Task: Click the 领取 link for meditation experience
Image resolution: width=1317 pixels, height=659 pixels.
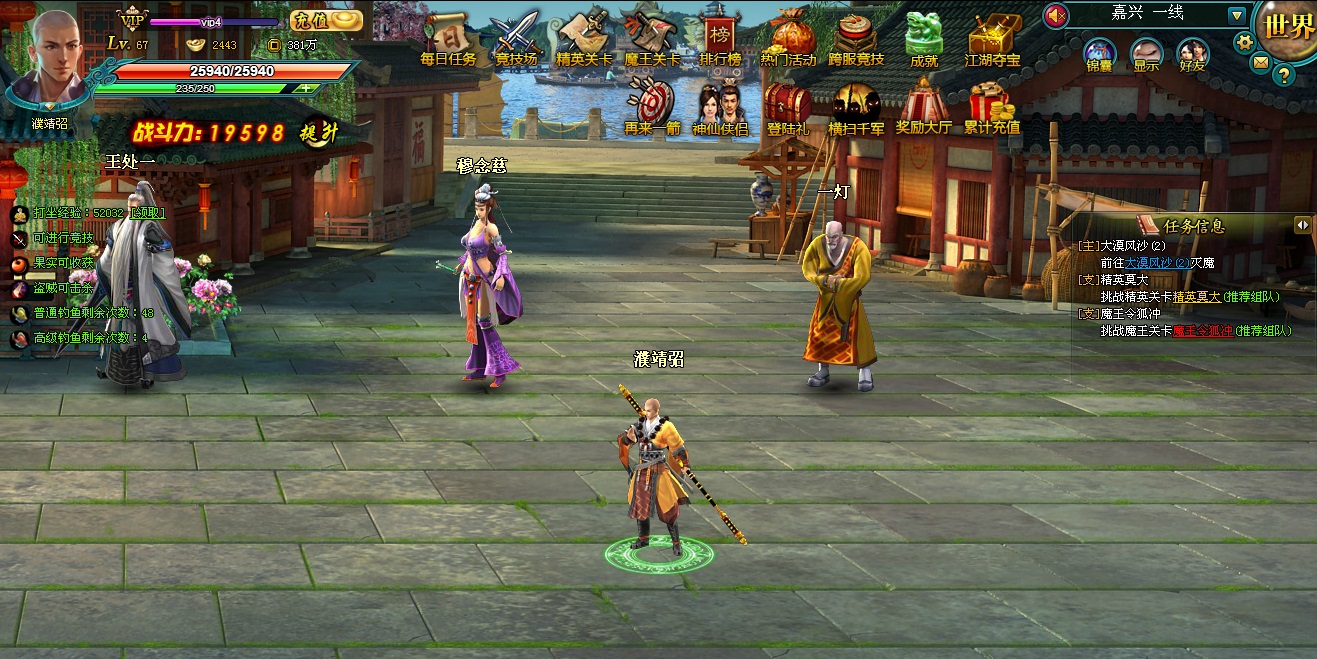Action: pos(146,213)
